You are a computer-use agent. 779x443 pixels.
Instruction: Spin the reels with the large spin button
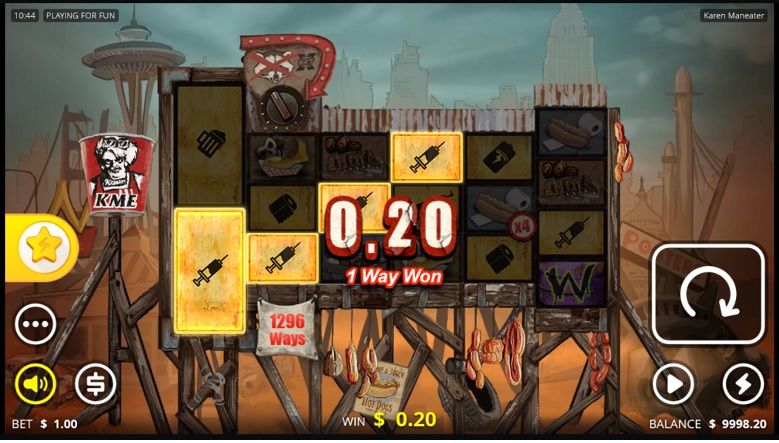tap(708, 293)
